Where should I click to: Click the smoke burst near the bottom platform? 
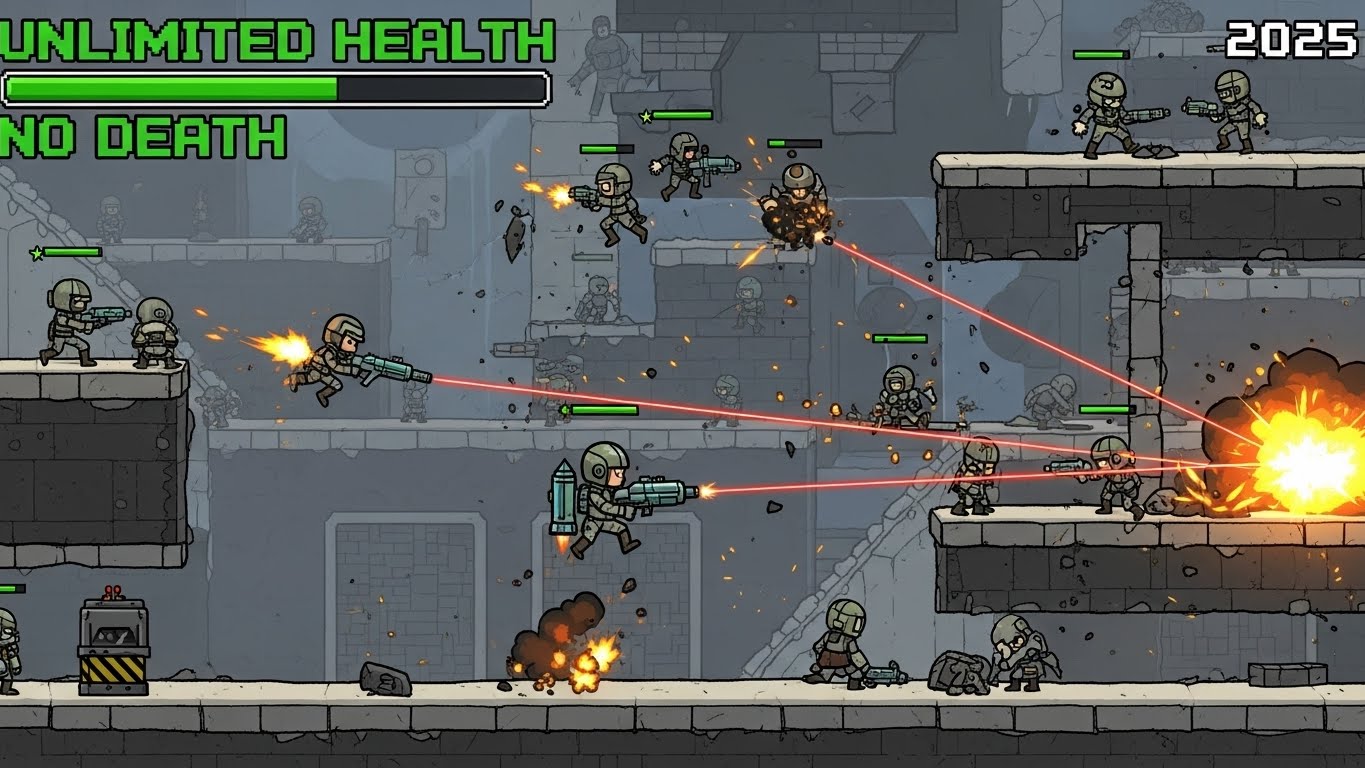(565, 640)
